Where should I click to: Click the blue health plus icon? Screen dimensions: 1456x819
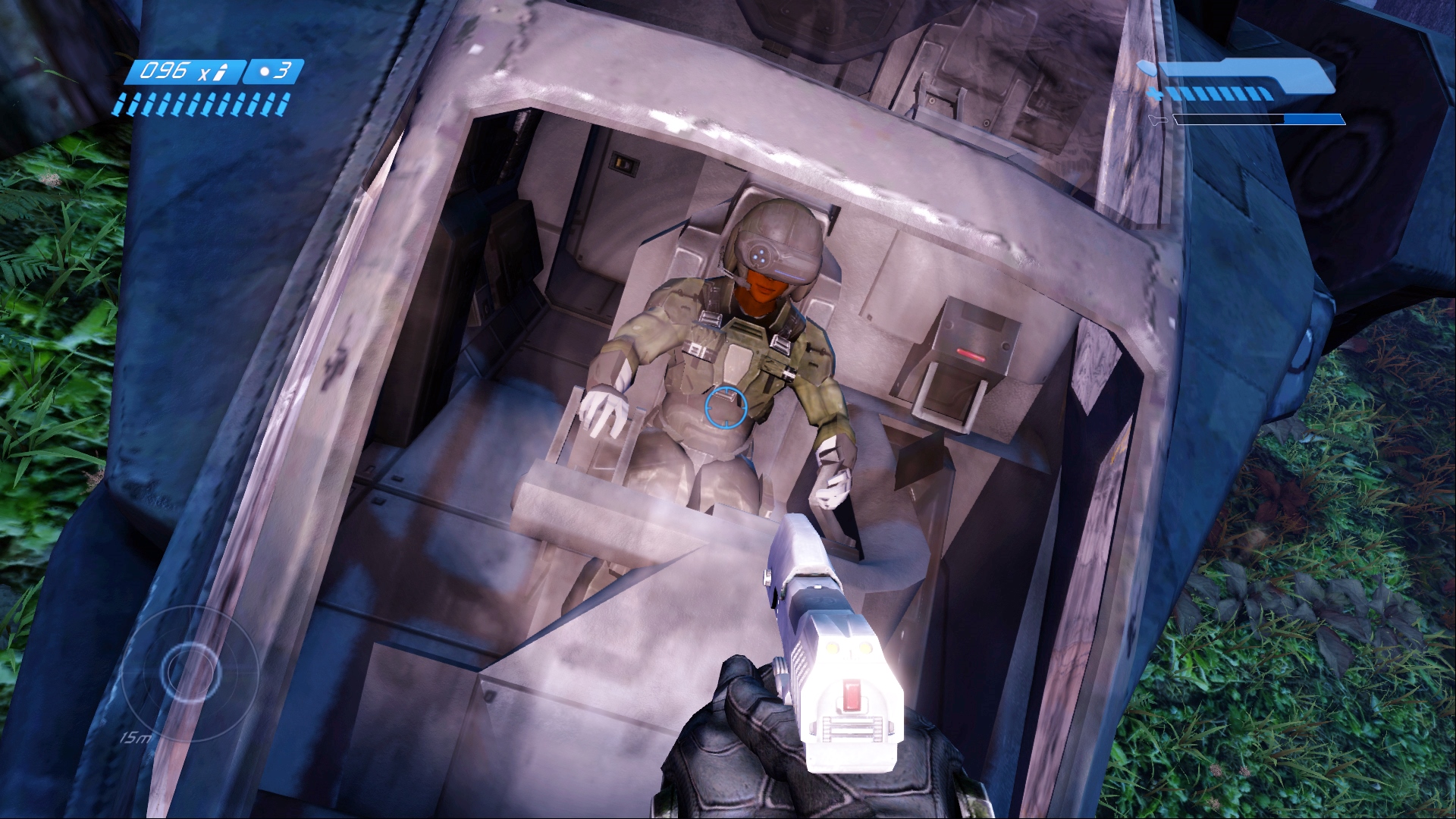tap(1154, 93)
